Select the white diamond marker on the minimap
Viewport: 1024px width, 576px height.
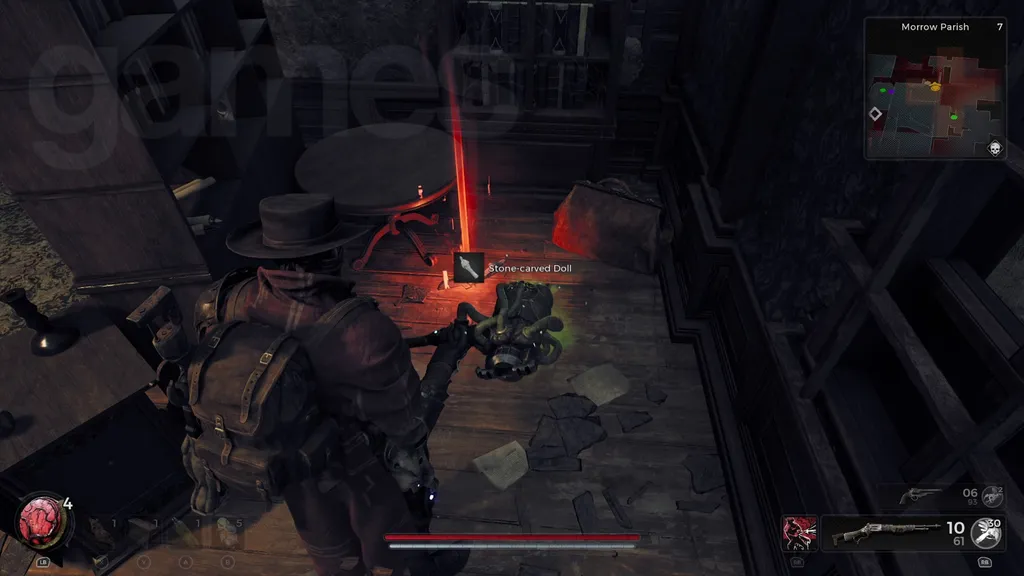point(875,115)
